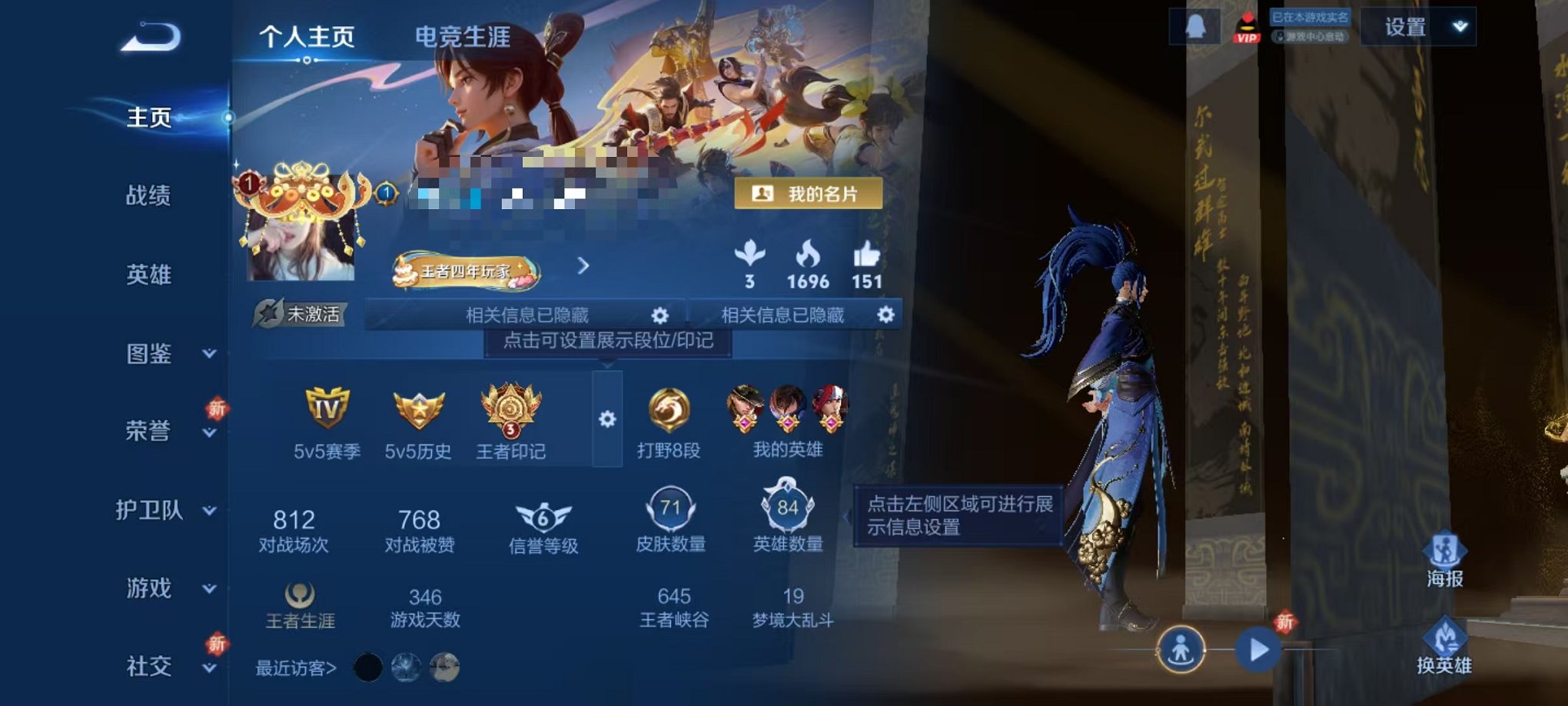Click the gear beside 王者印记 display slot
Screen dimensions: 1568x706
tap(610, 419)
